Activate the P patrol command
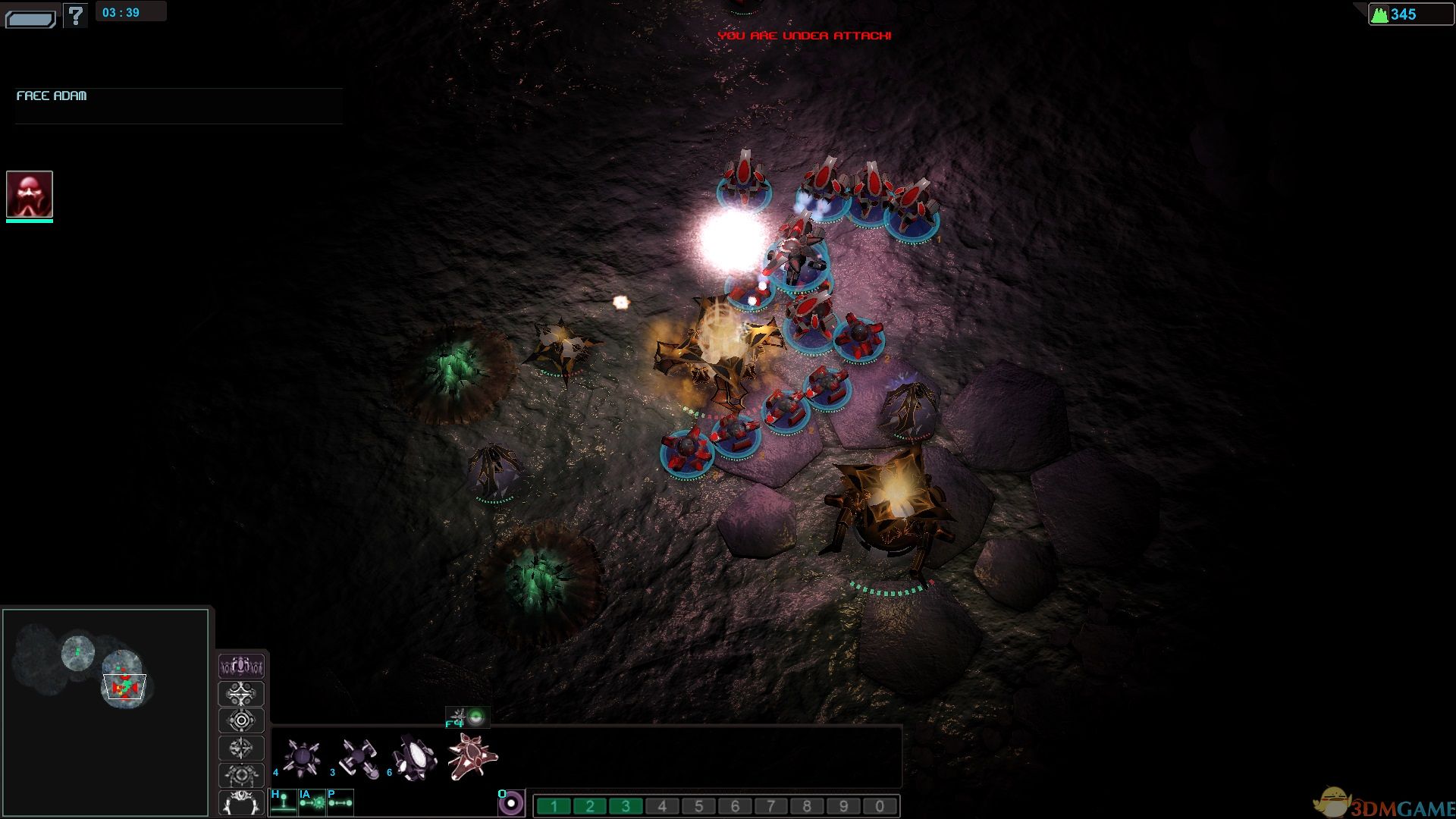Image resolution: width=1456 pixels, height=819 pixels. (x=340, y=802)
